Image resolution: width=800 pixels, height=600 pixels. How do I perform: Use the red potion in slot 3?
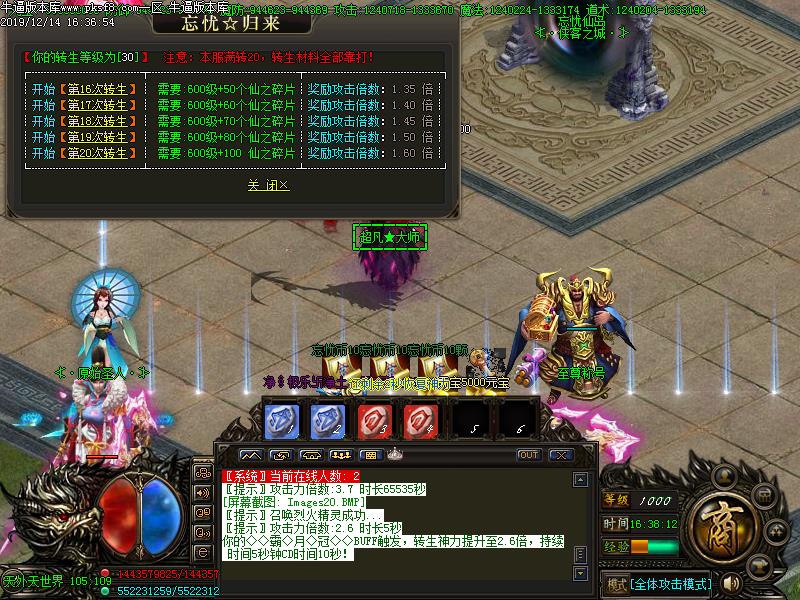pos(374,419)
